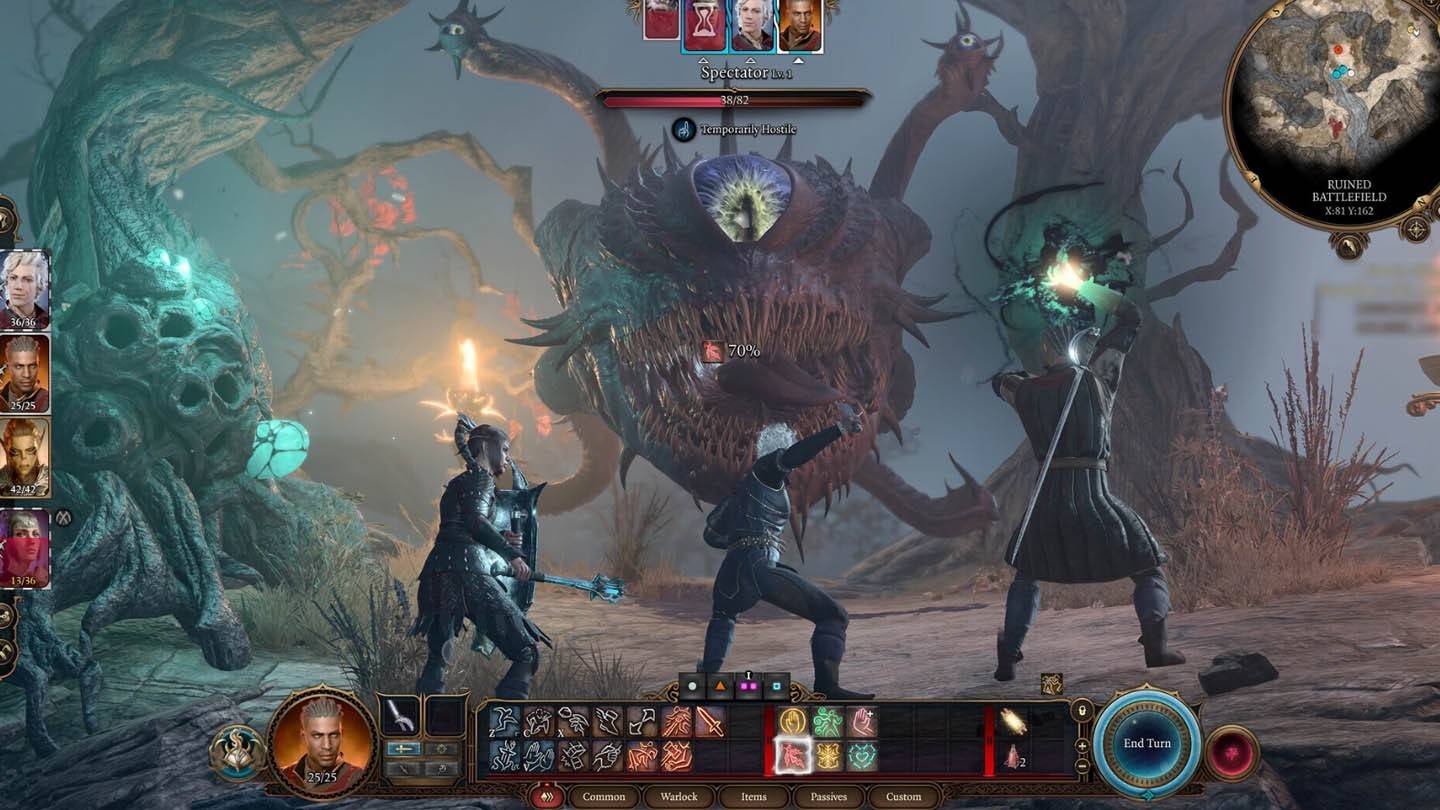Click the teal heart-shaped spell icon

click(863, 756)
